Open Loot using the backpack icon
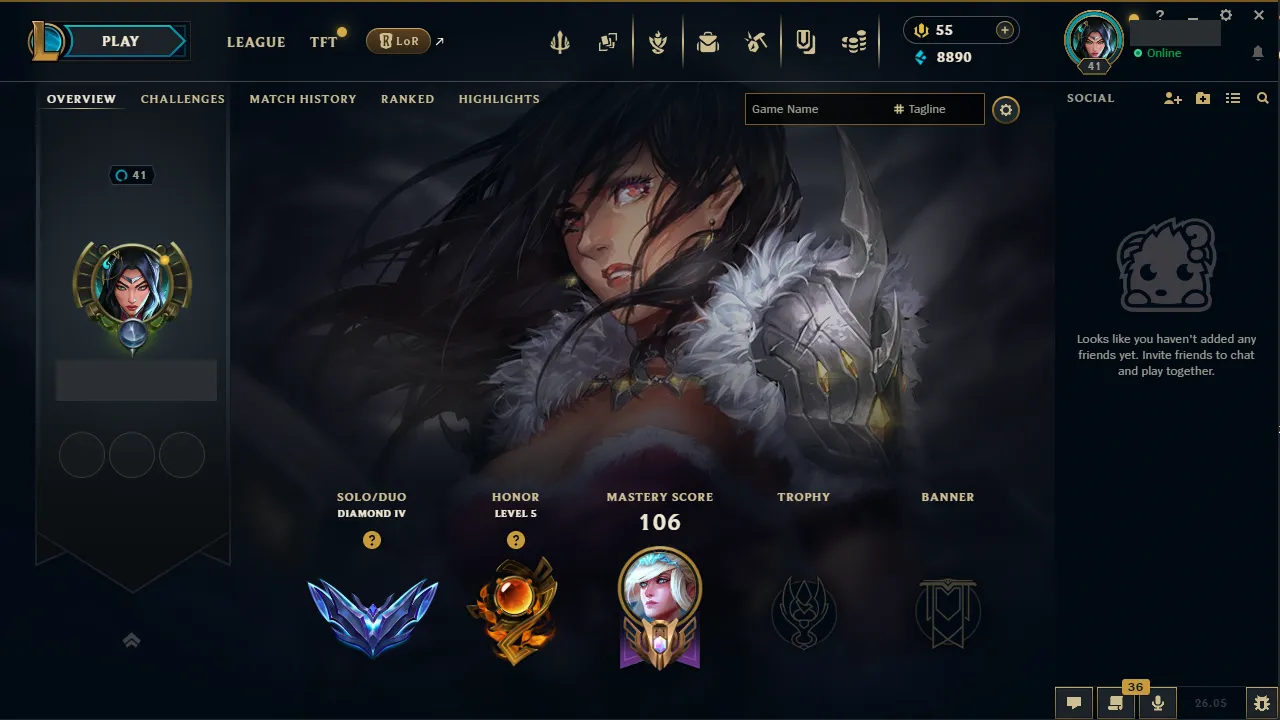The height and width of the screenshot is (720, 1280). [x=708, y=41]
